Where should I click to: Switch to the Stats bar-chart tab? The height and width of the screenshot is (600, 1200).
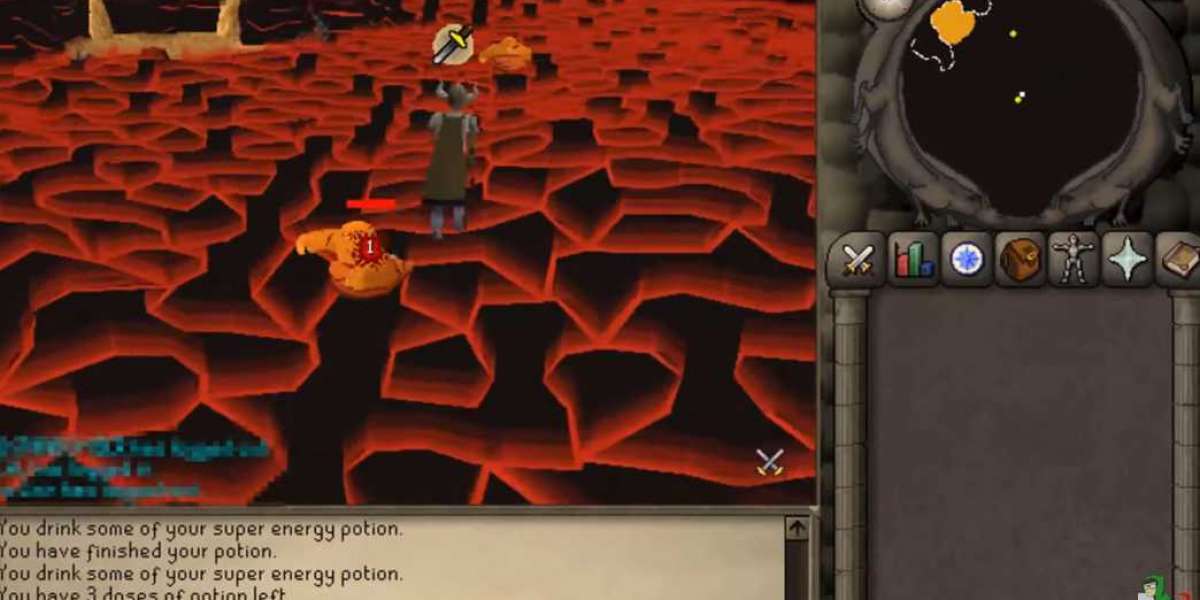(912, 260)
